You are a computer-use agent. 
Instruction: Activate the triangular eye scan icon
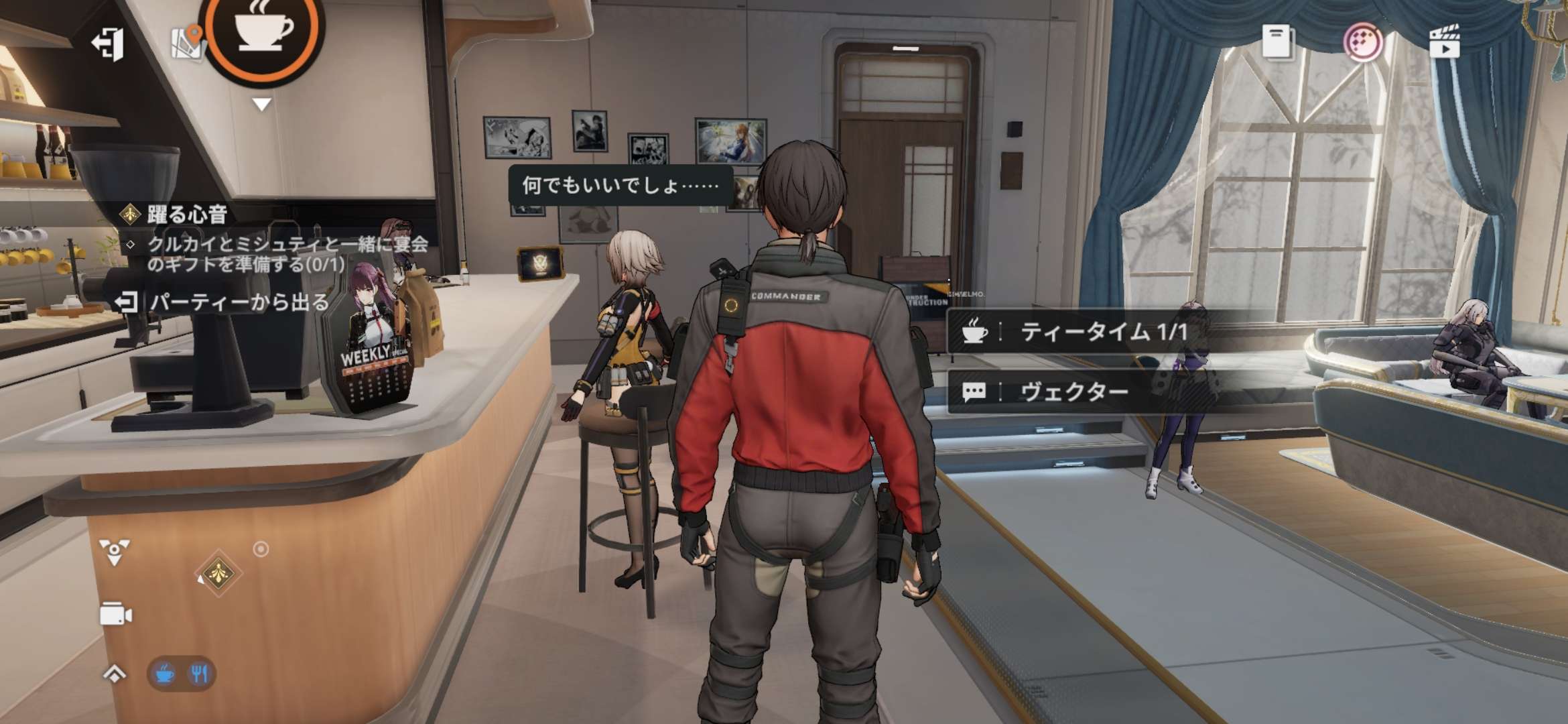pyautogui.click(x=115, y=552)
